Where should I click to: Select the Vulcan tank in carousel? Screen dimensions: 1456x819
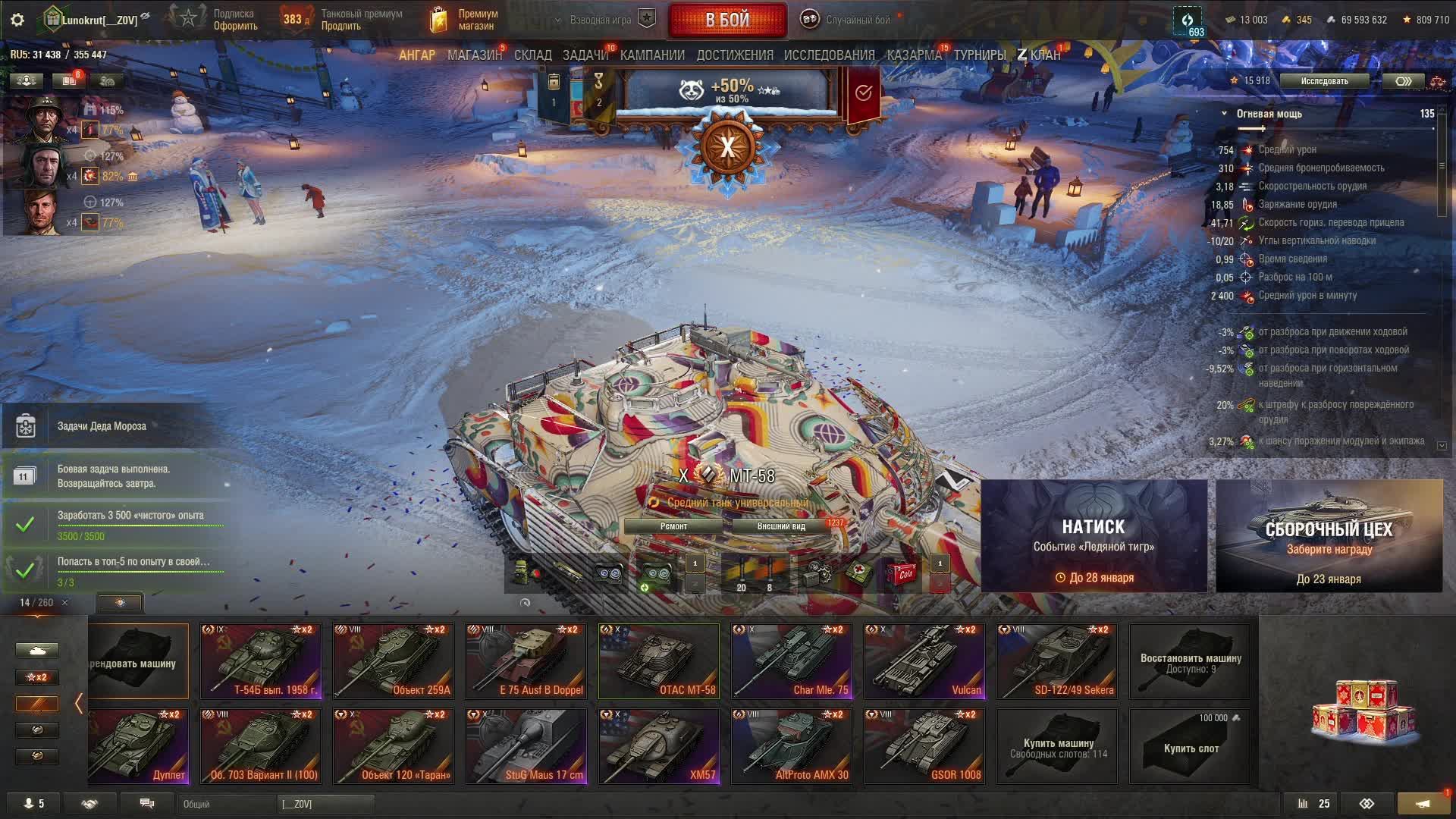point(924,661)
